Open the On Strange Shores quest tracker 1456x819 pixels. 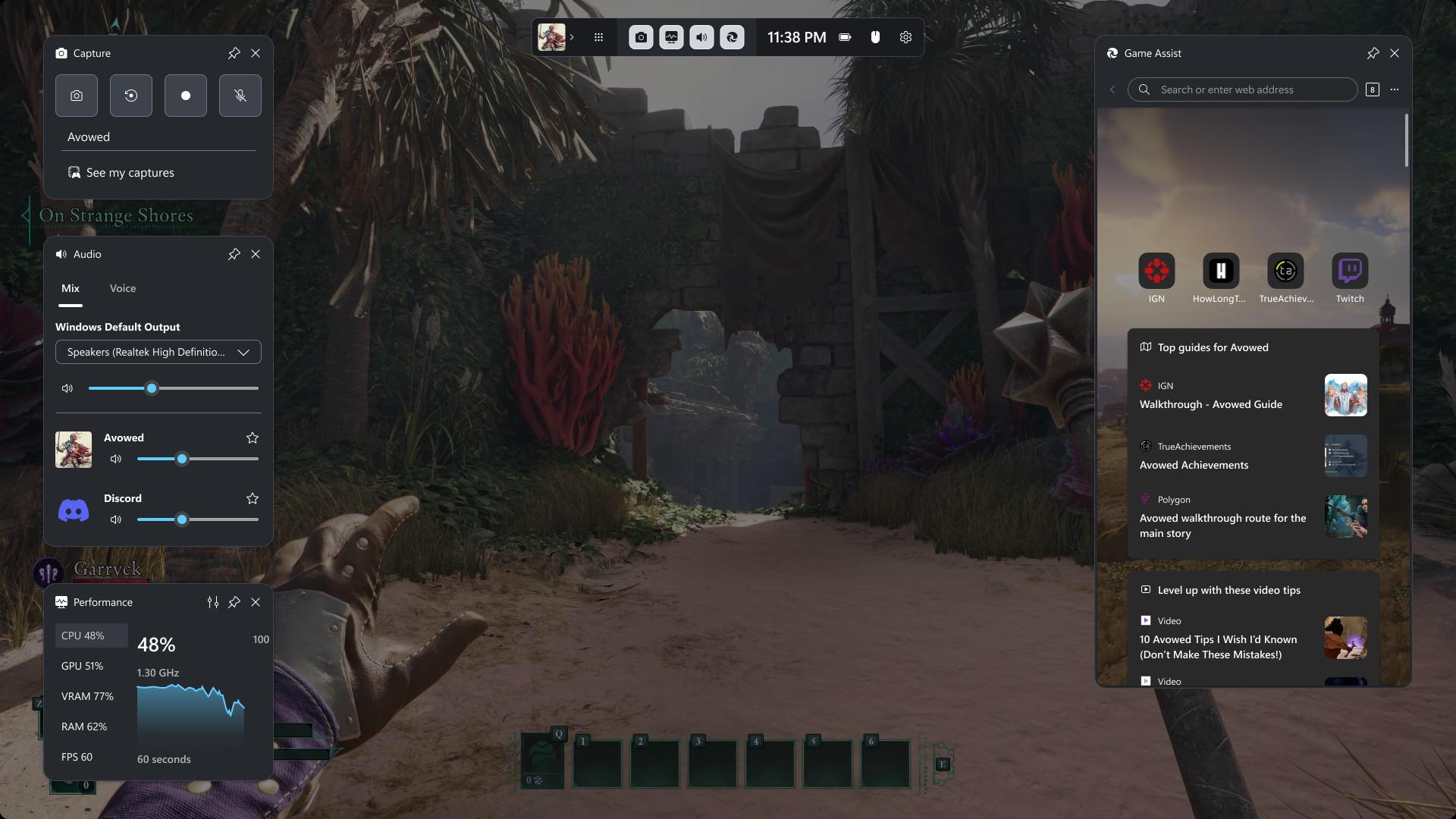[116, 216]
